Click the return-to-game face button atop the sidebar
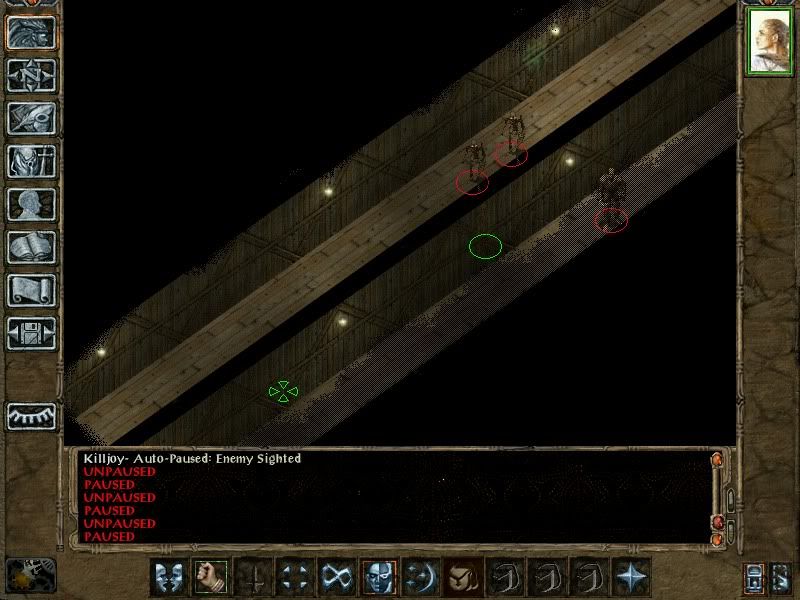Screen dimensions: 800x600 [x=31, y=32]
